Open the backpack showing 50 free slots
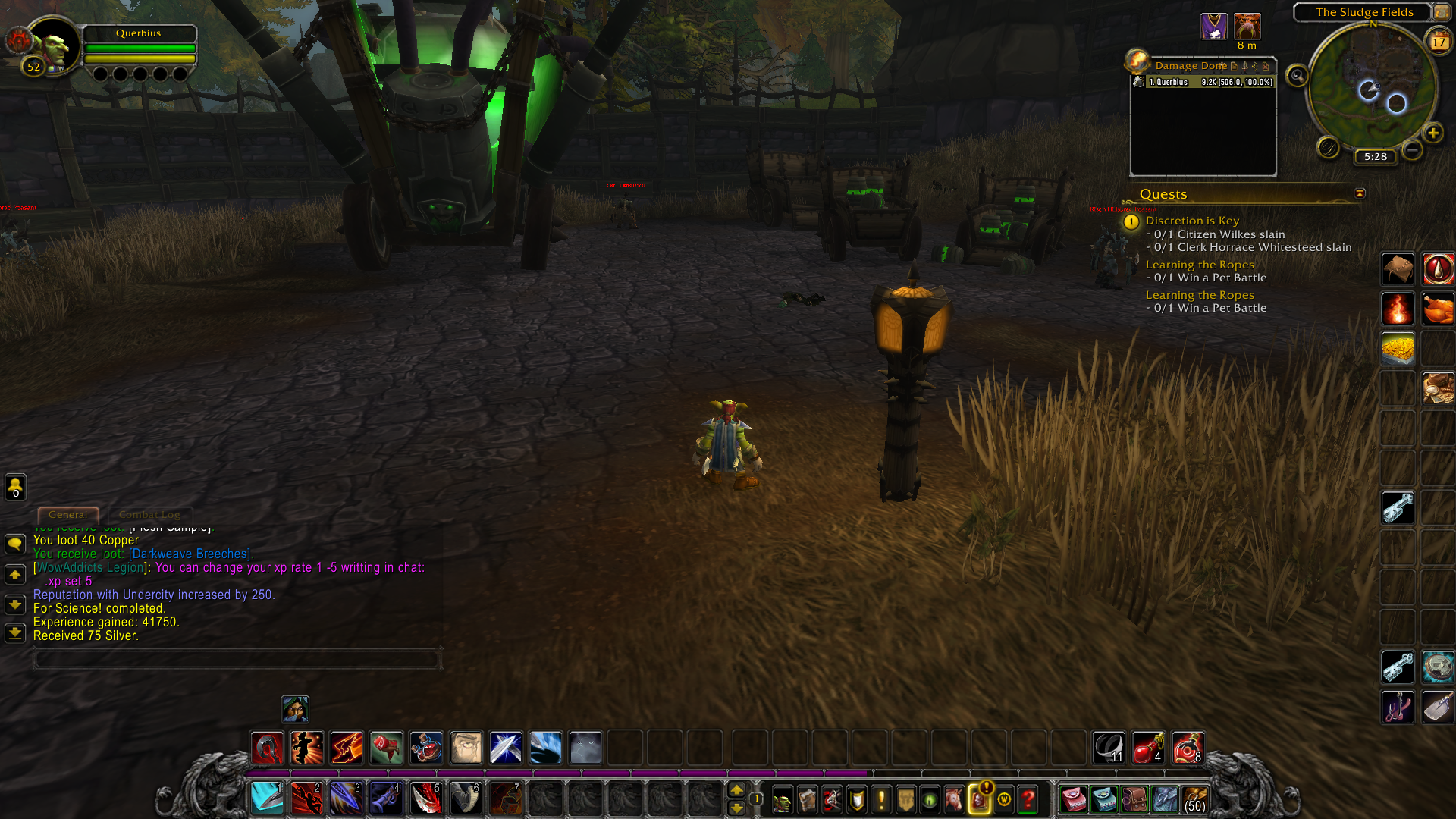The height and width of the screenshot is (819, 1456). tap(1194, 799)
